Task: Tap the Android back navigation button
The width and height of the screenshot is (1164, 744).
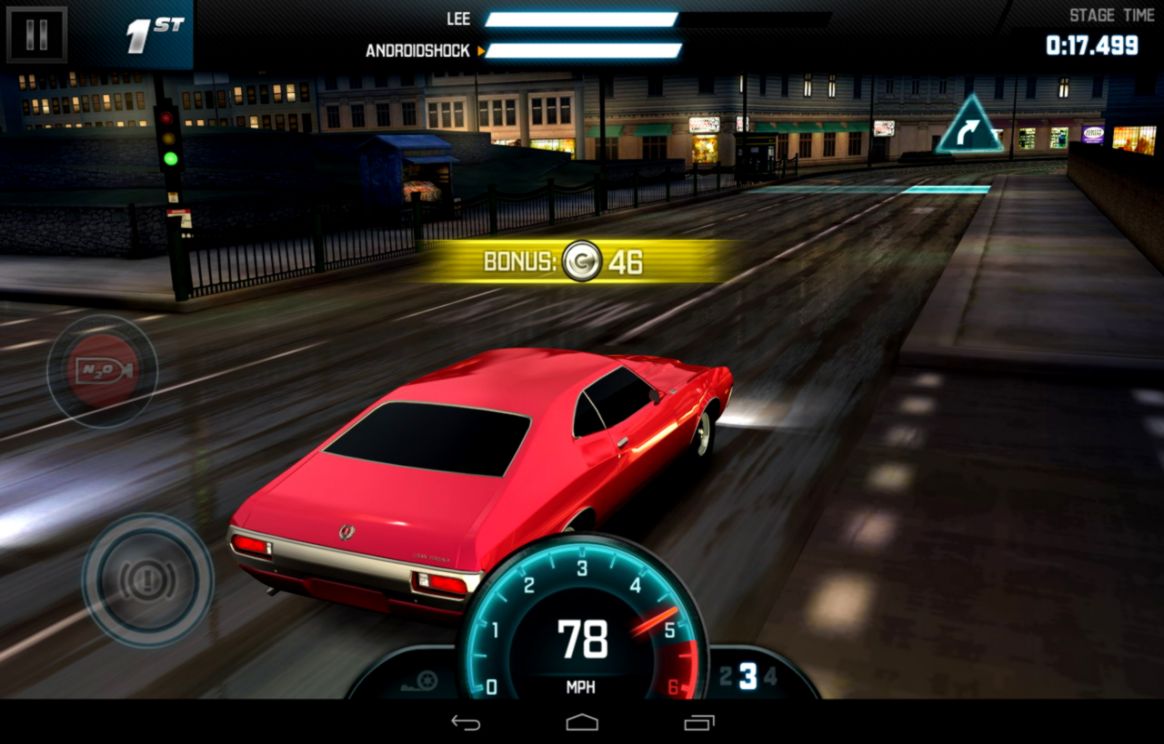Action: click(x=465, y=722)
